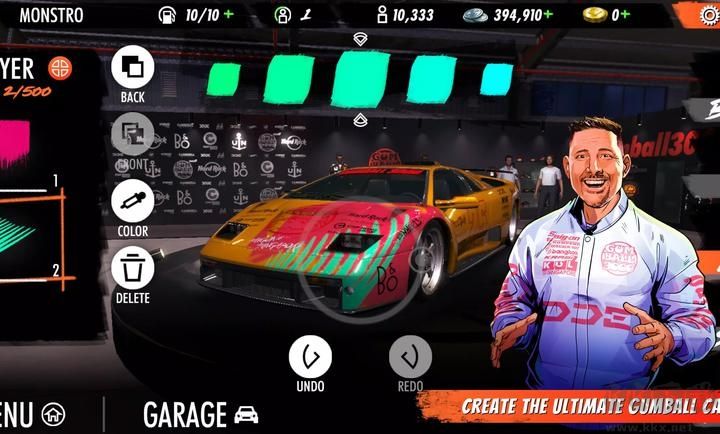720x434 pixels.
Task: Send the layer to back
Action: [x=132, y=68]
